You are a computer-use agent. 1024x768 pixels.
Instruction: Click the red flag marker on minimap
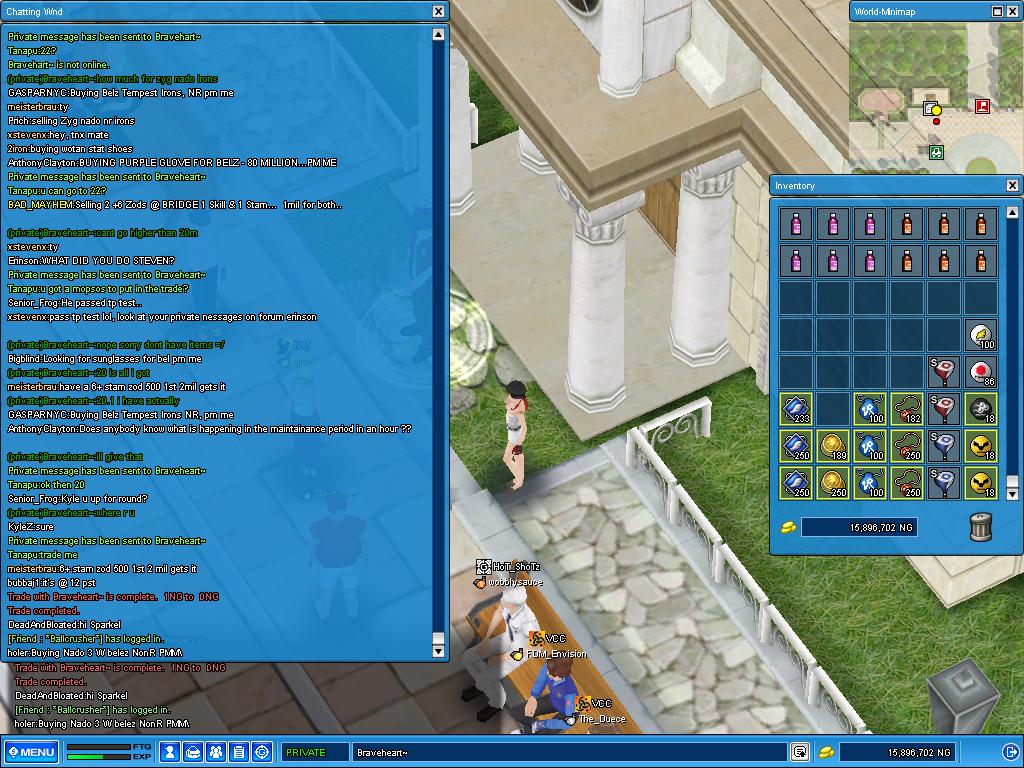coord(982,105)
